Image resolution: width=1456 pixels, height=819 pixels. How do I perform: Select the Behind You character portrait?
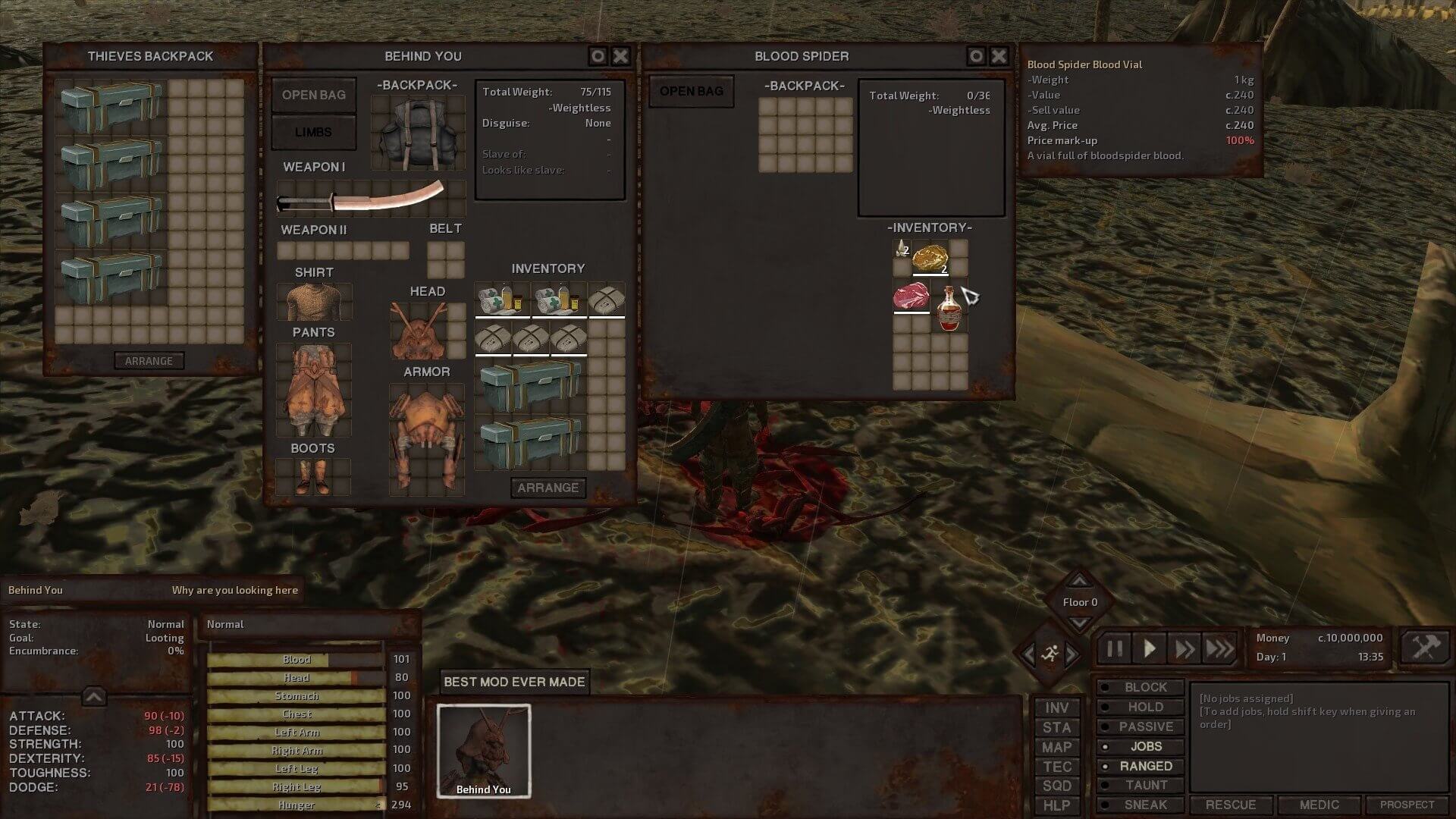tap(484, 751)
